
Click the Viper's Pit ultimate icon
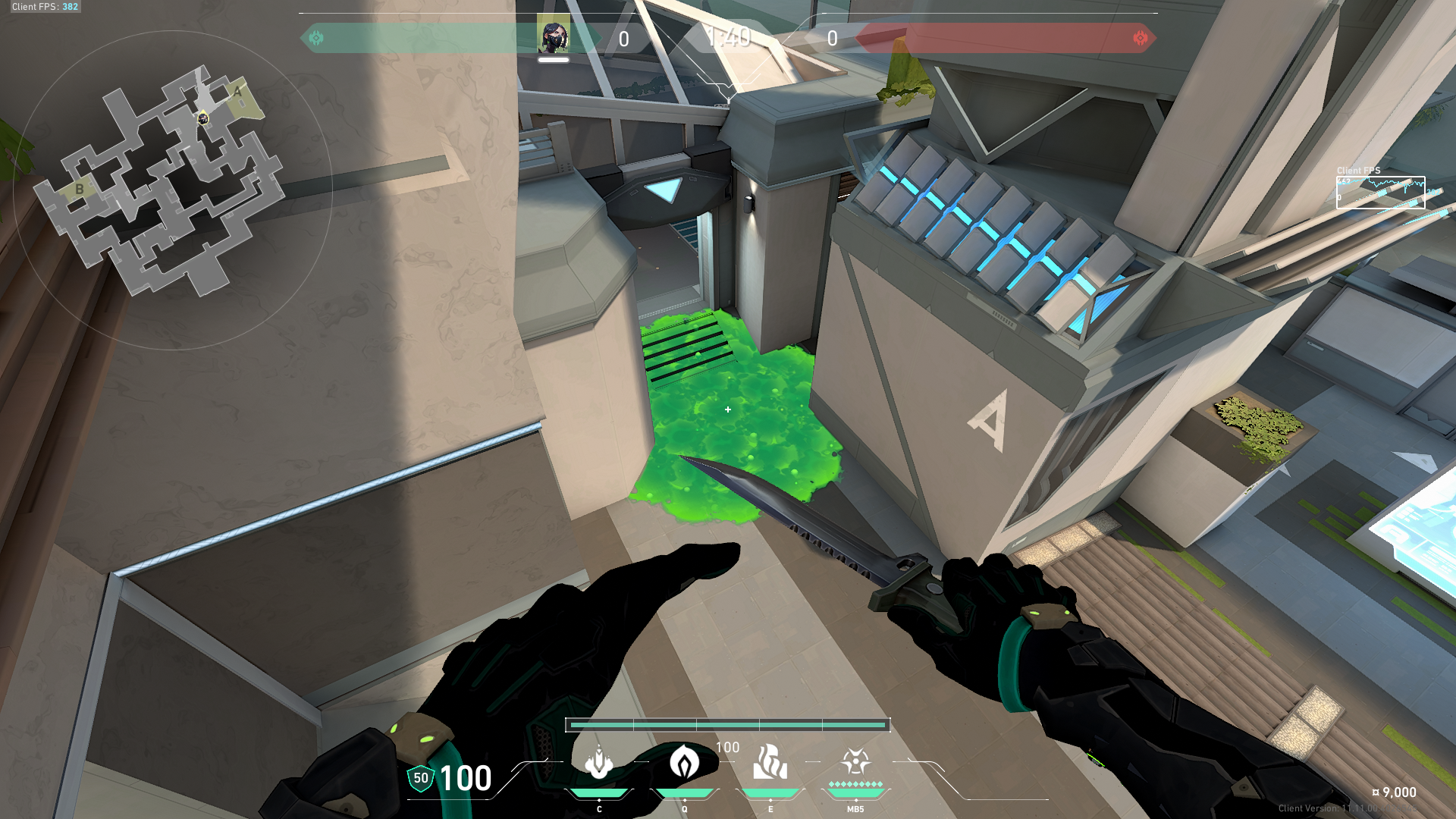click(x=855, y=763)
